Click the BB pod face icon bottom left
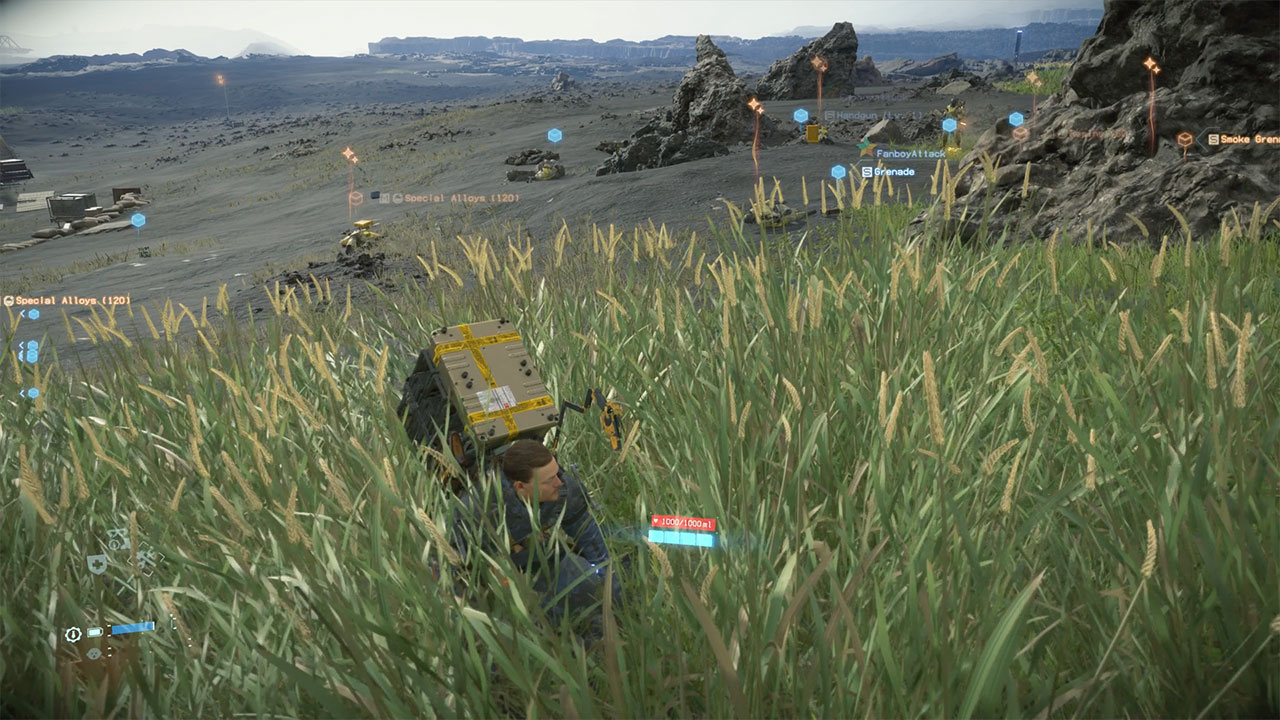This screenshot has height=720, width=1280. pyautogui.click(x=94, y=654)
